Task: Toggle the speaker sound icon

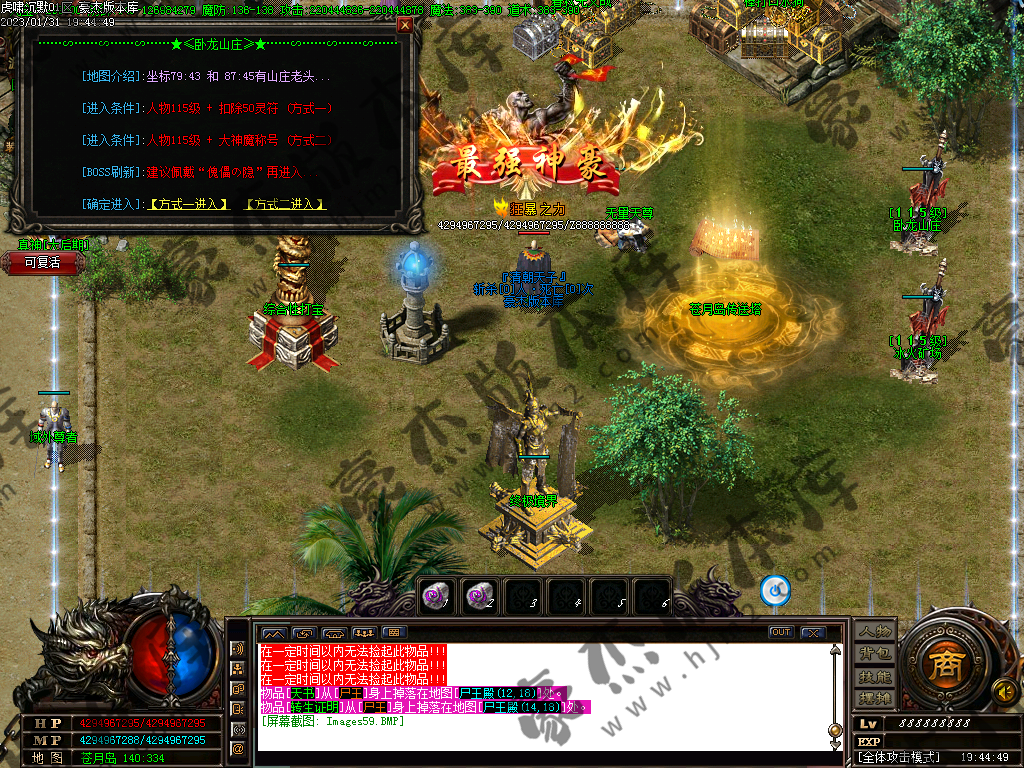Action: point(1002,689)
